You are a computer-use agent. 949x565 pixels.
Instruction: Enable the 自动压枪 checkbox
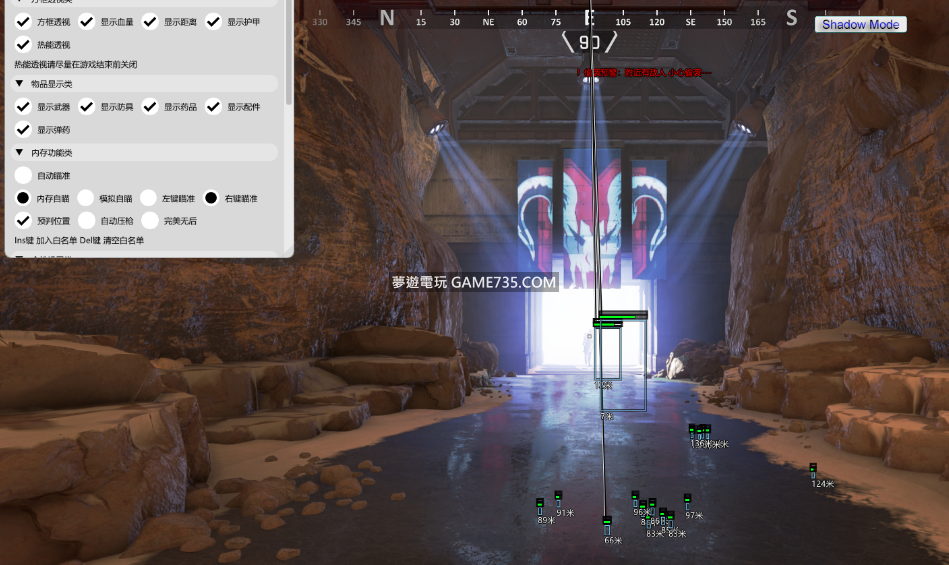[86, 220]
